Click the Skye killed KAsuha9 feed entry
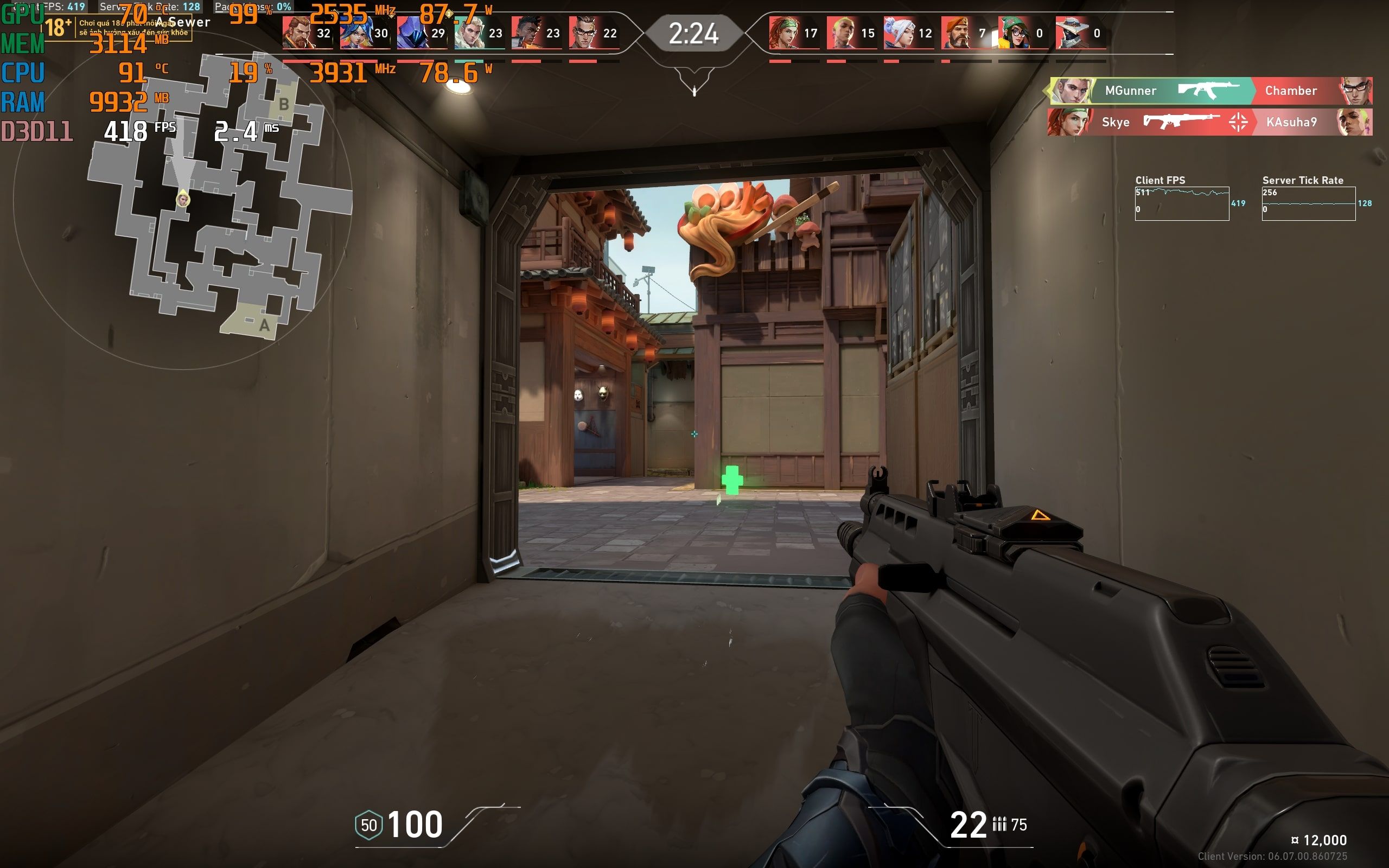The height and width of the screenshot is (868, 1389). coord(1210,122)
